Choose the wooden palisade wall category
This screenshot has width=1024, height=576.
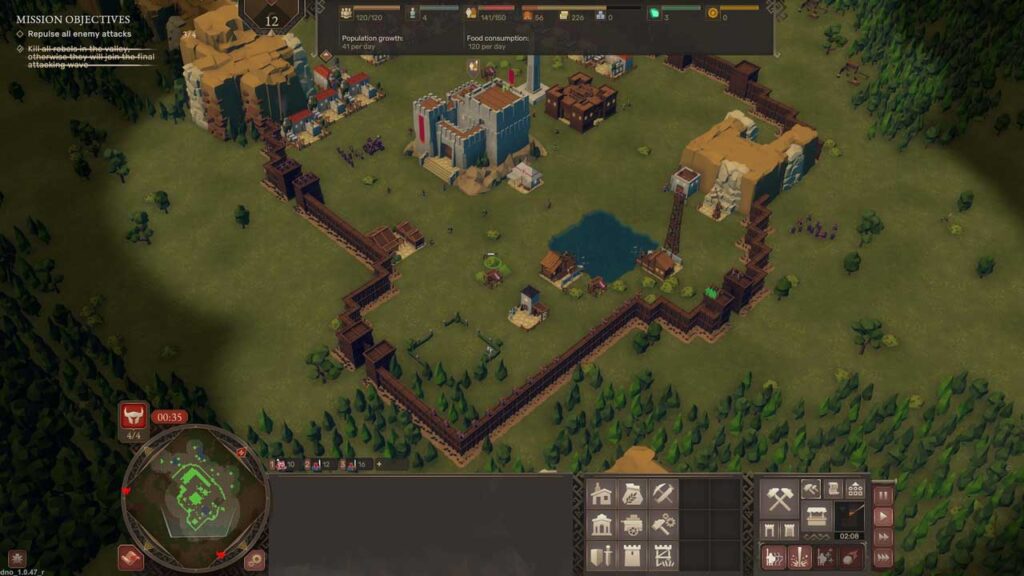pos(663,556)
